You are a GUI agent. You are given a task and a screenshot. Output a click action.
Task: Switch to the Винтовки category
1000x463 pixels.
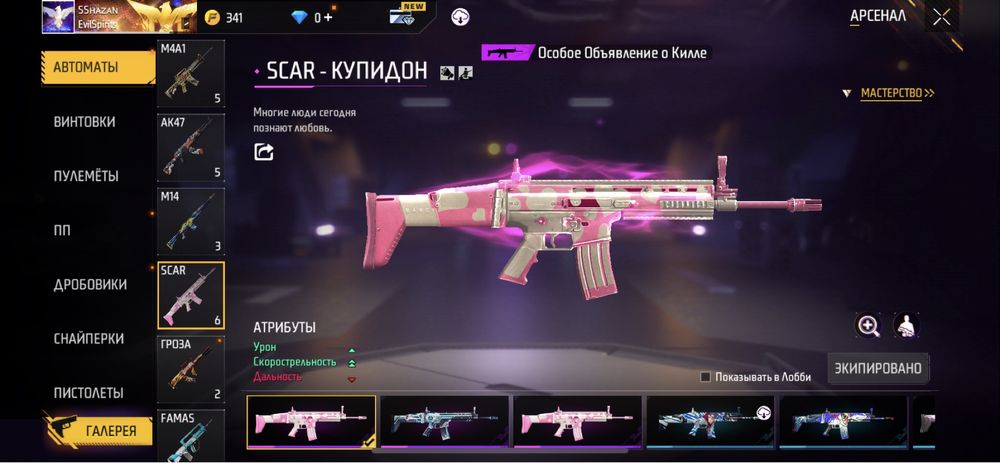(x=84, y=122)
